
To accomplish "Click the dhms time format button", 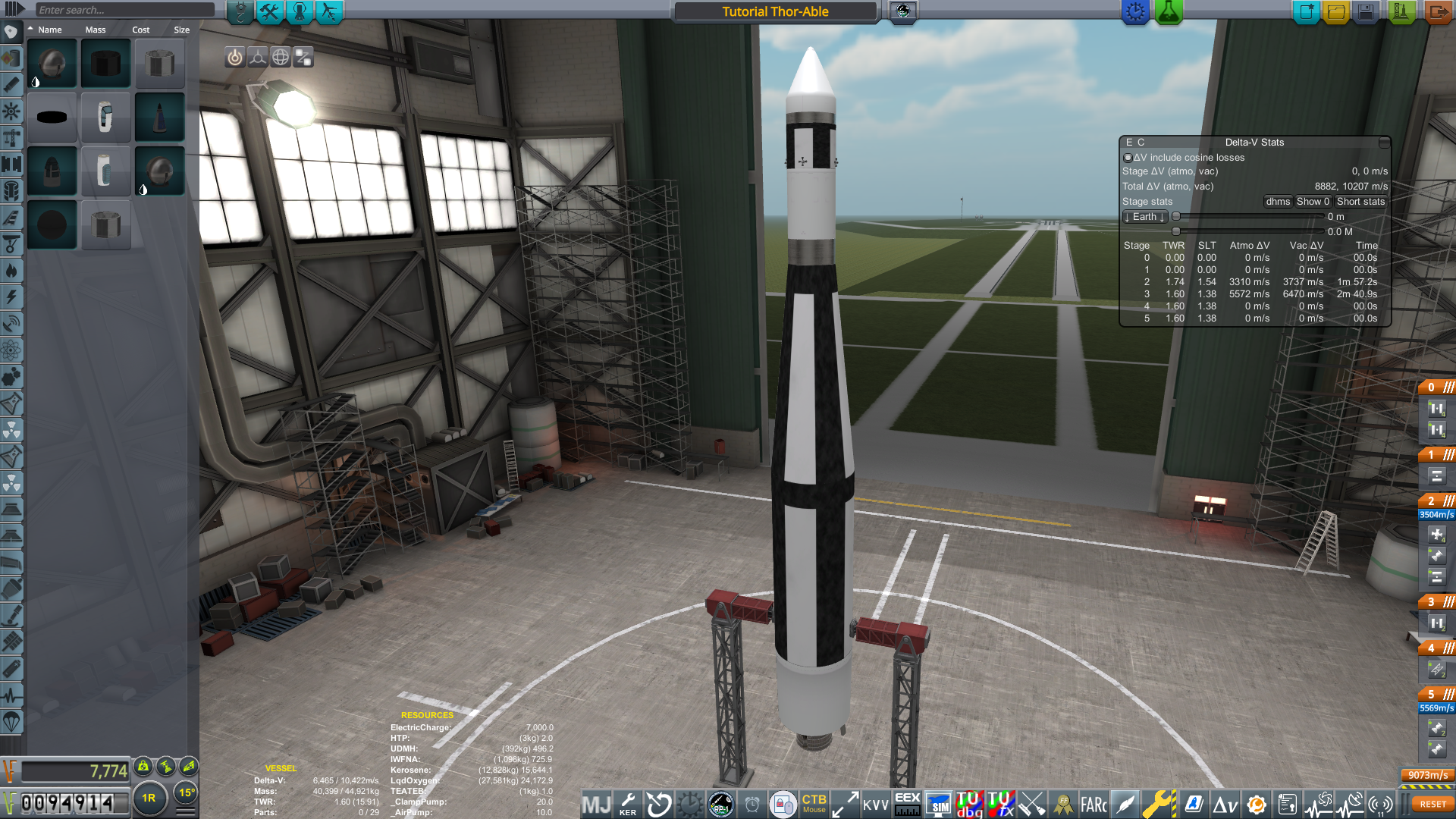I will [1278, 202].
